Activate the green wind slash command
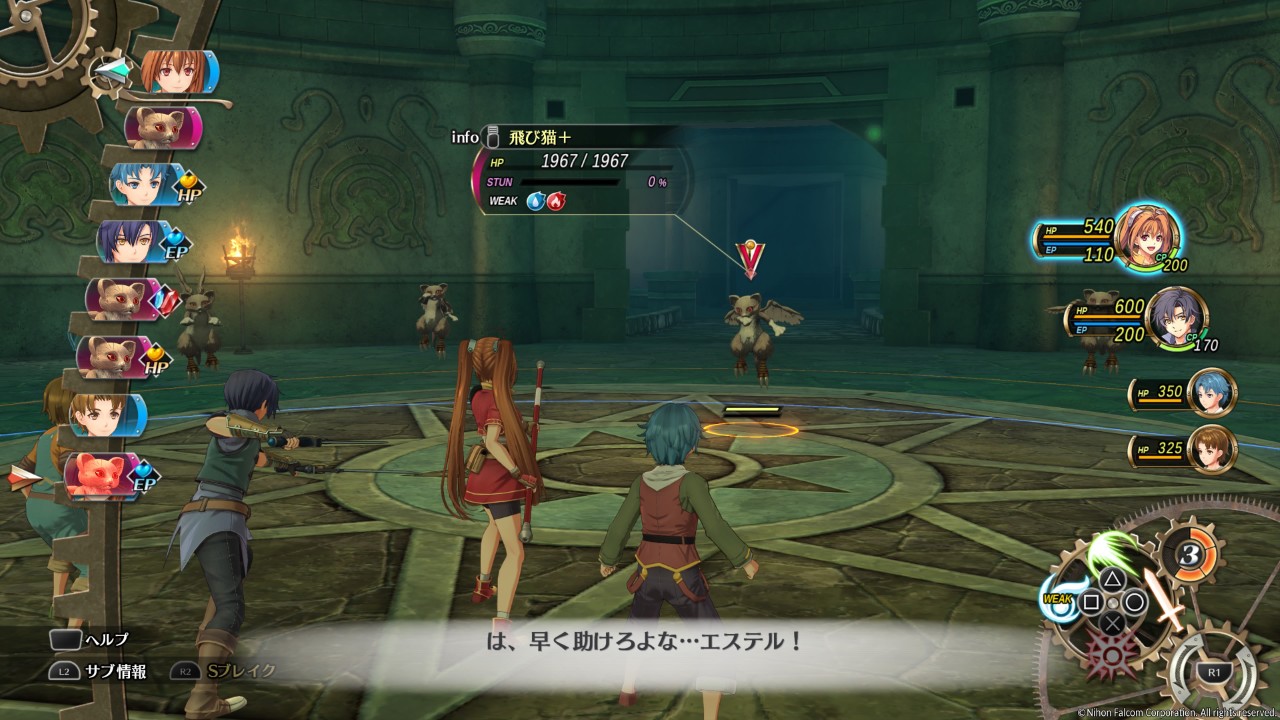The width and height of the screenshot is (1280, 720). coord(1114,551)
